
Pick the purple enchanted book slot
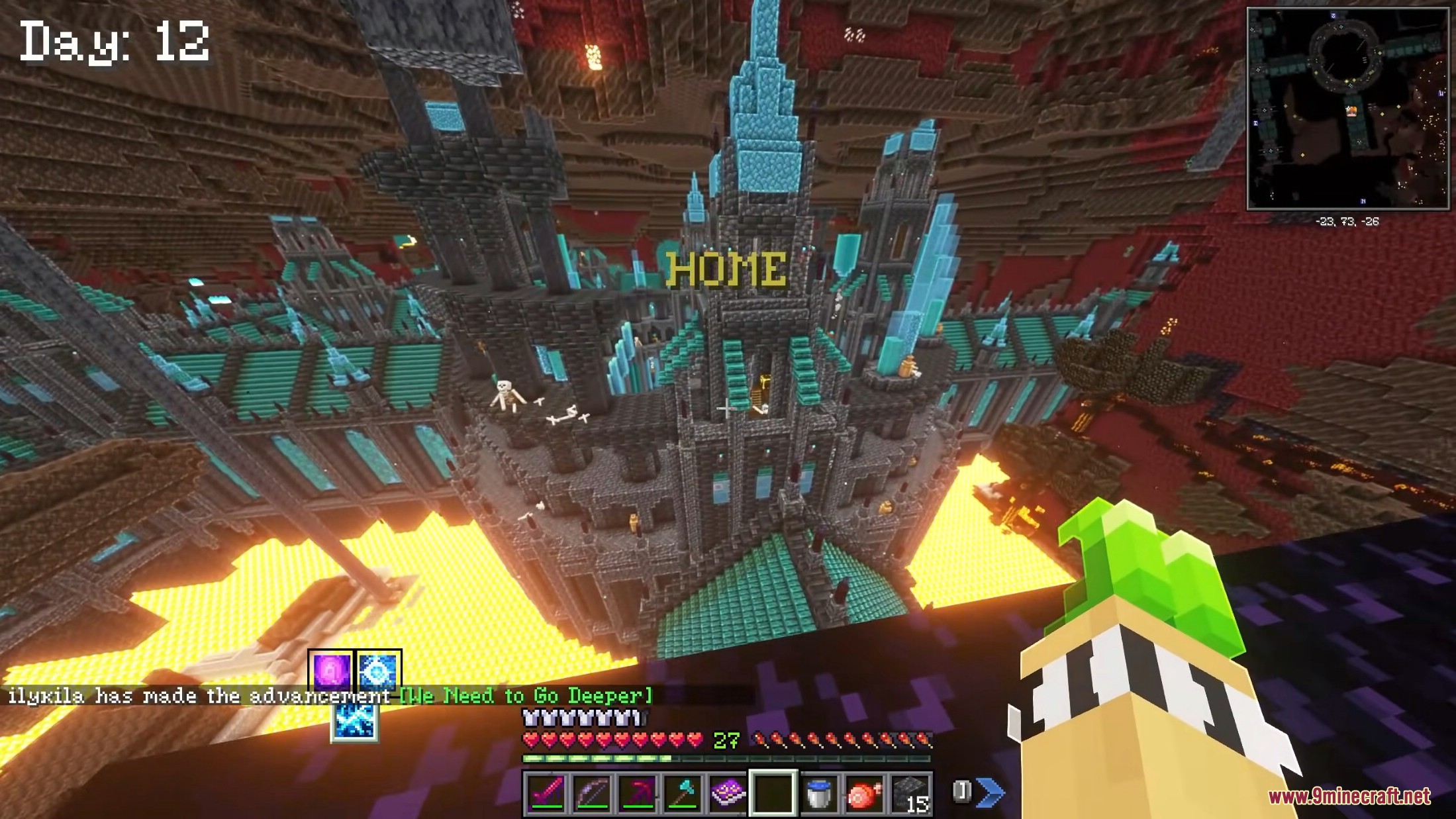(727, 793)
